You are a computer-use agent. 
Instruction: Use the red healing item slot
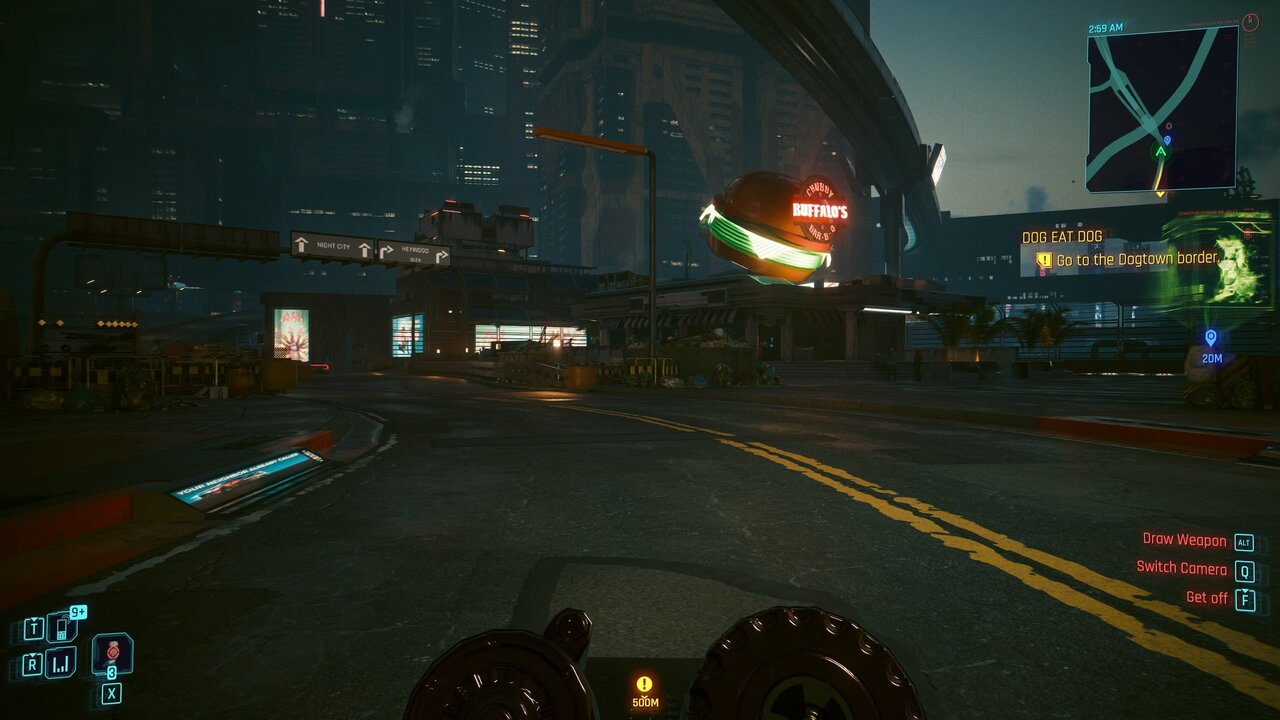[112, 653]
